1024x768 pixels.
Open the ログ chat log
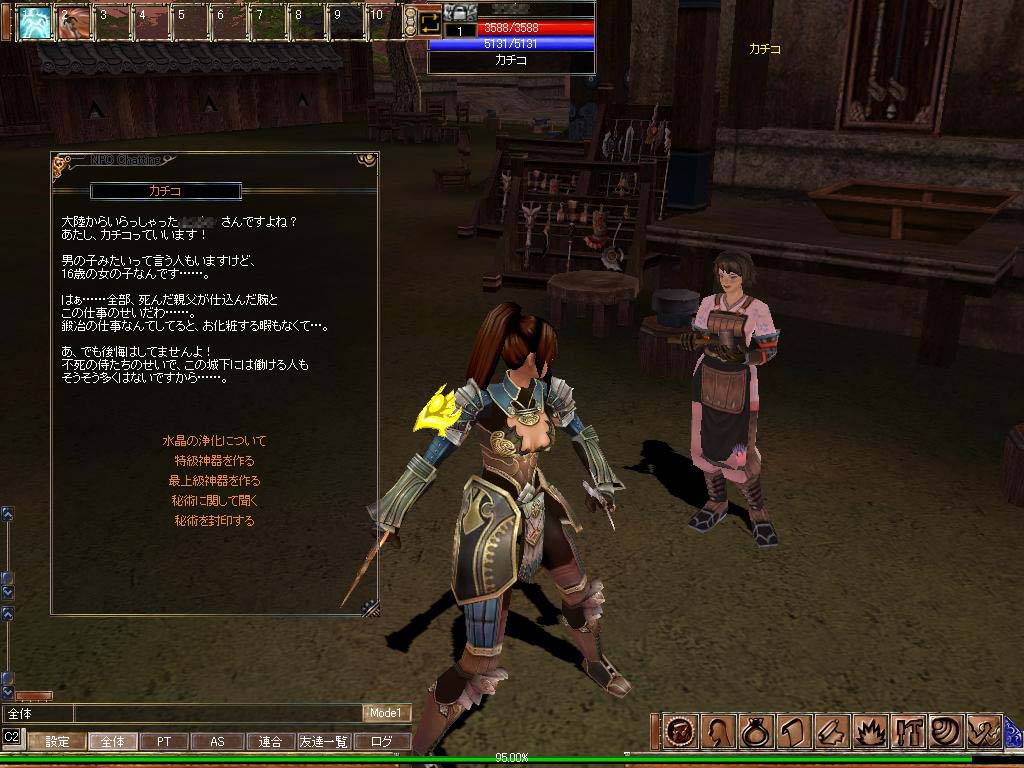pyautogui.click(x=382, y=742)
